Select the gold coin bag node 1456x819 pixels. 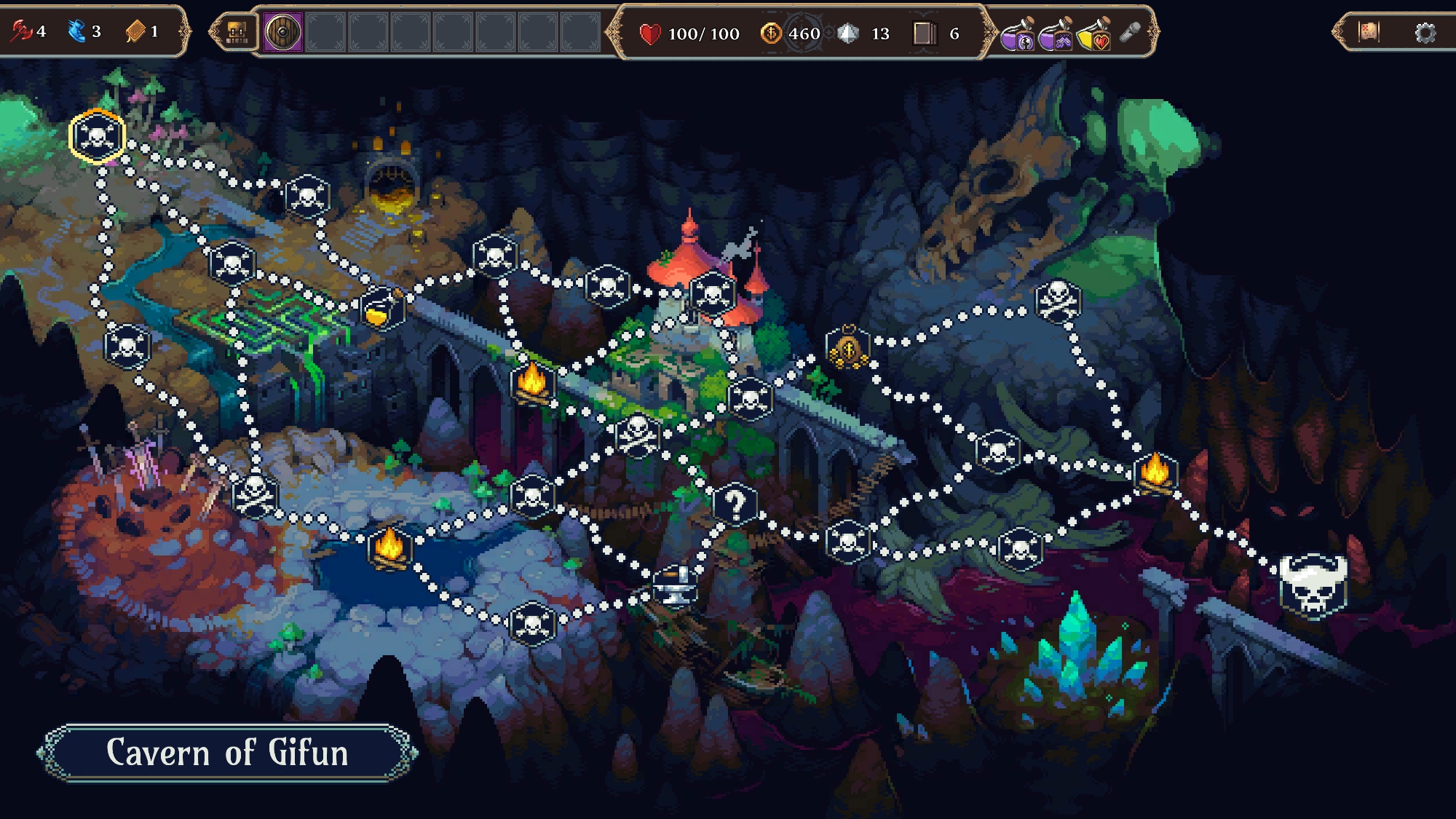coord(848,348)
